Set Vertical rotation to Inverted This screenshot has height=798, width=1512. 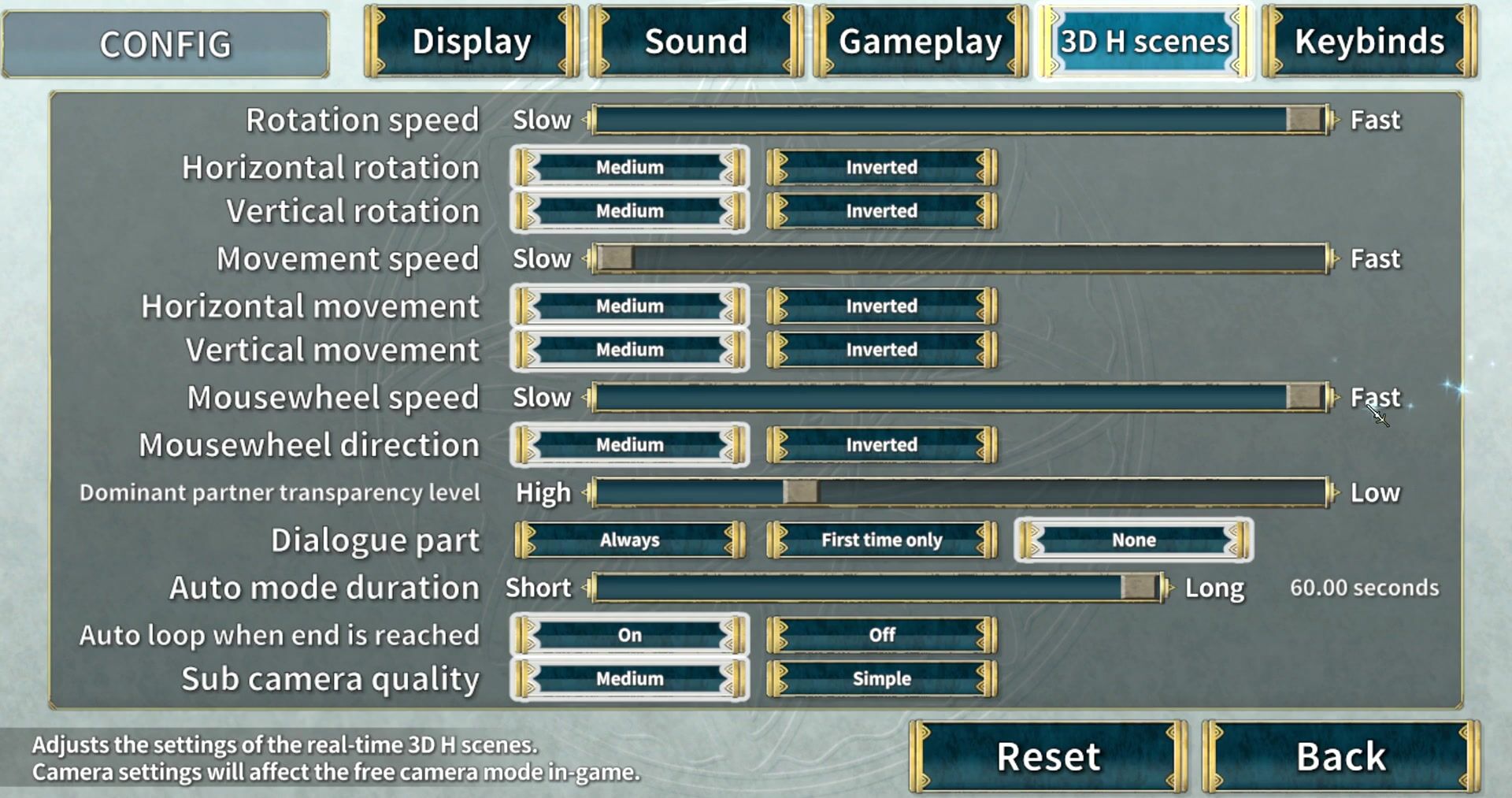[881, 211]
